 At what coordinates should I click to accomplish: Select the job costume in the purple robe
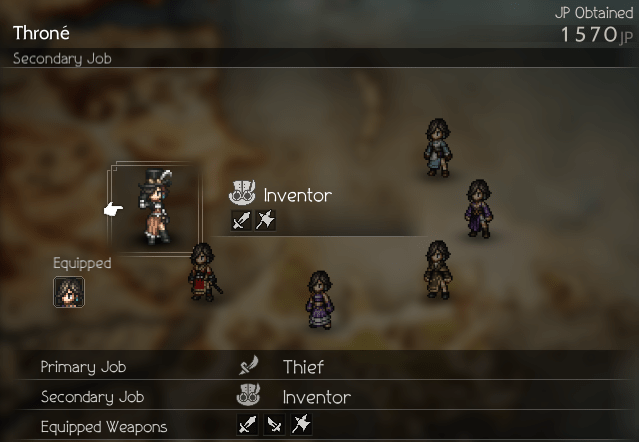pyautogui.click(x=479, y=208)
